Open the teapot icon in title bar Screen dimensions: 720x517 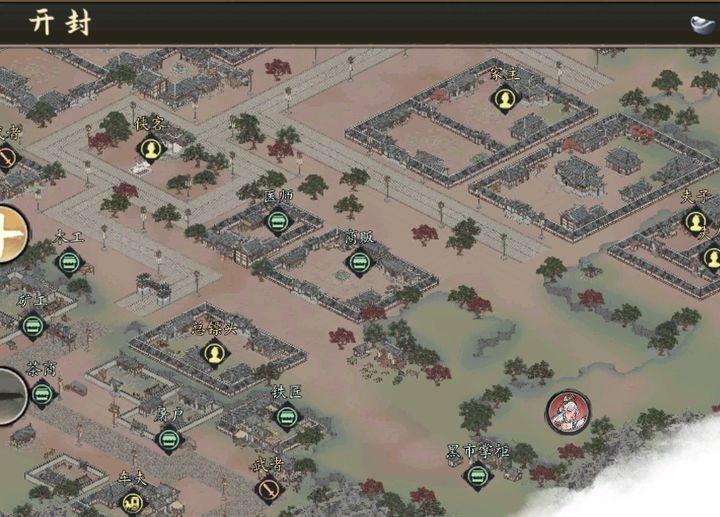click(703, 24)
